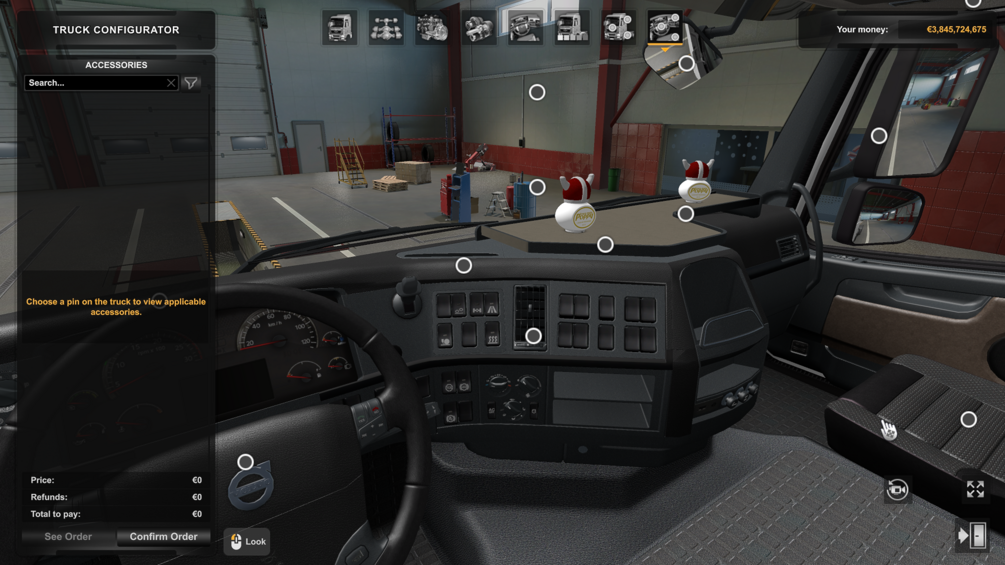Screen dimensions: 1005x565
Task: Open the See Order summary
Action: [68, 537]
